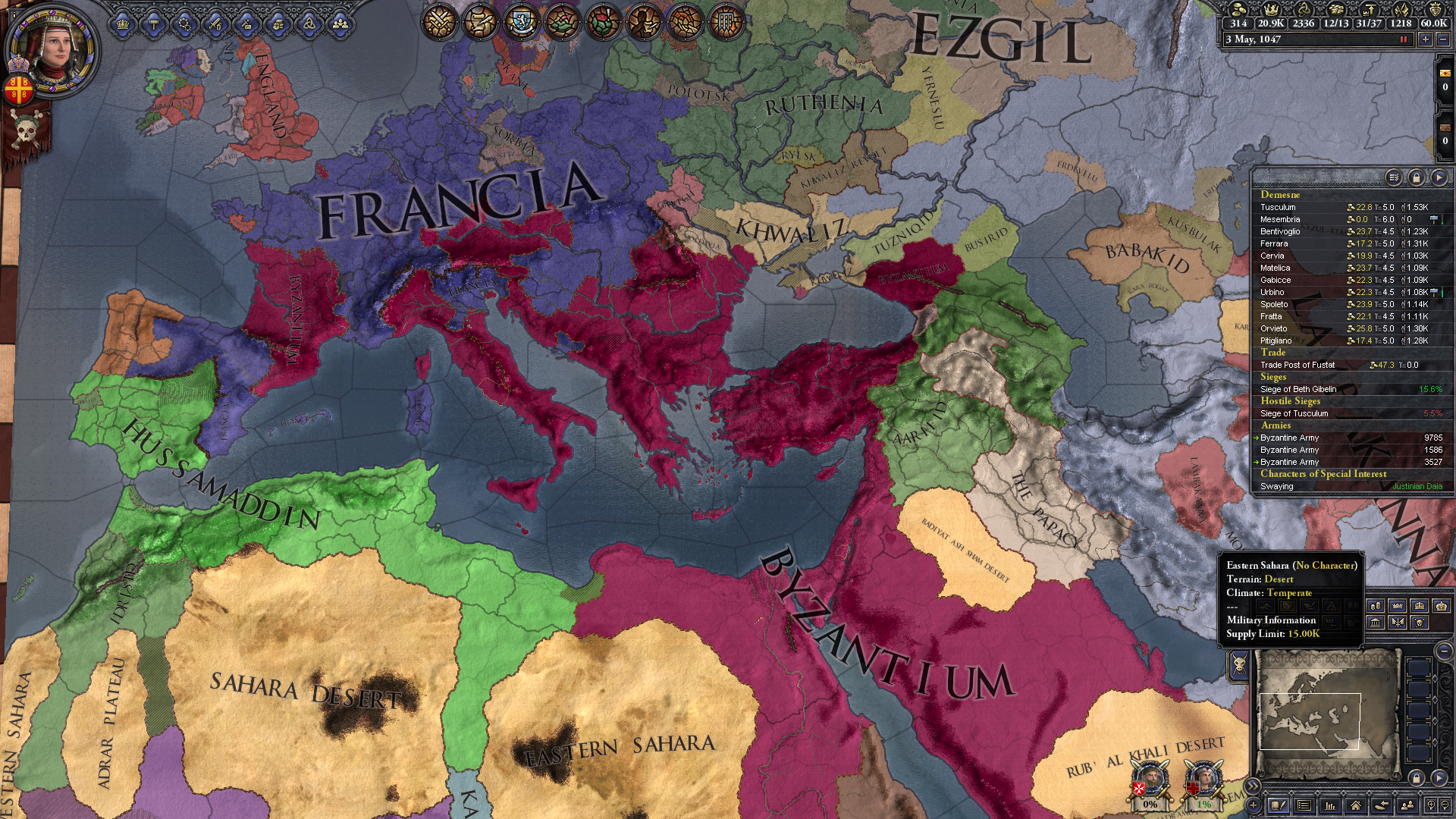Click the Trade Post of Fustat entry

[x=1299, y=365]
